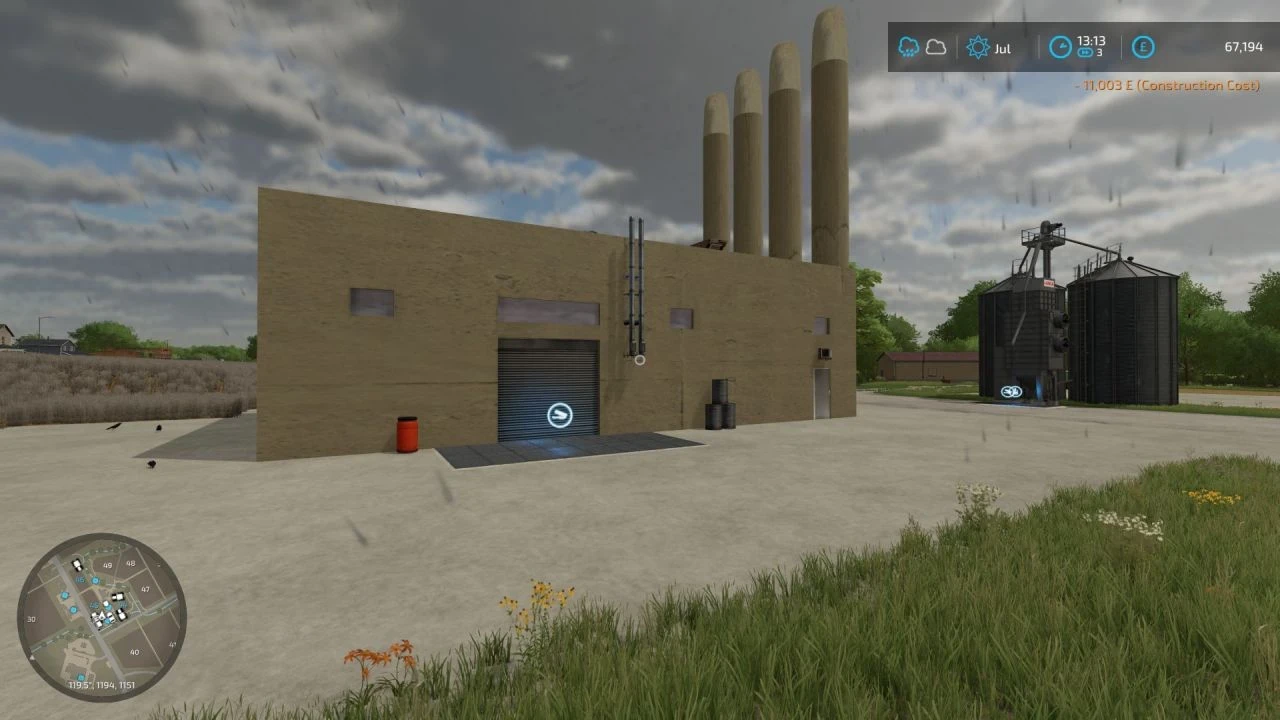Click the circular £ currency icon
Screen dimensions: 1280x720
click(x=1143, y=47)
